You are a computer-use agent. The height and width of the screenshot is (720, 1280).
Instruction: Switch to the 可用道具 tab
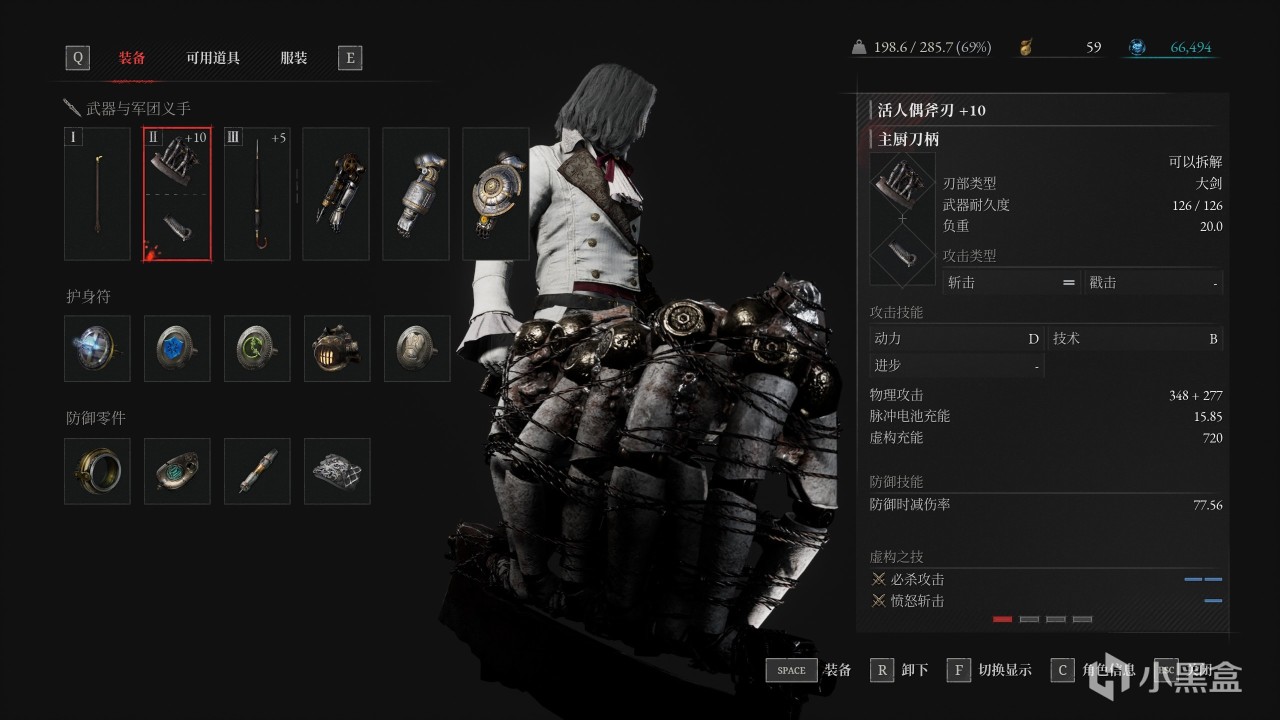click(x=213, y=58)
